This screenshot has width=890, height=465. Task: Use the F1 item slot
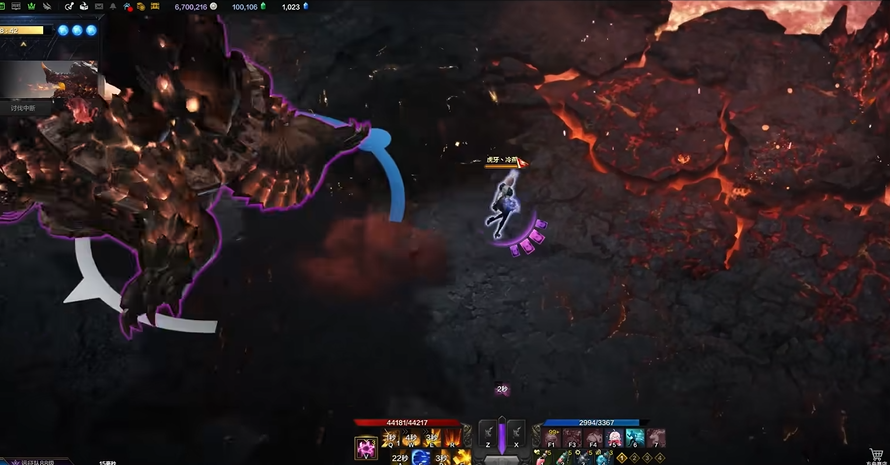(x=551, y=438)
